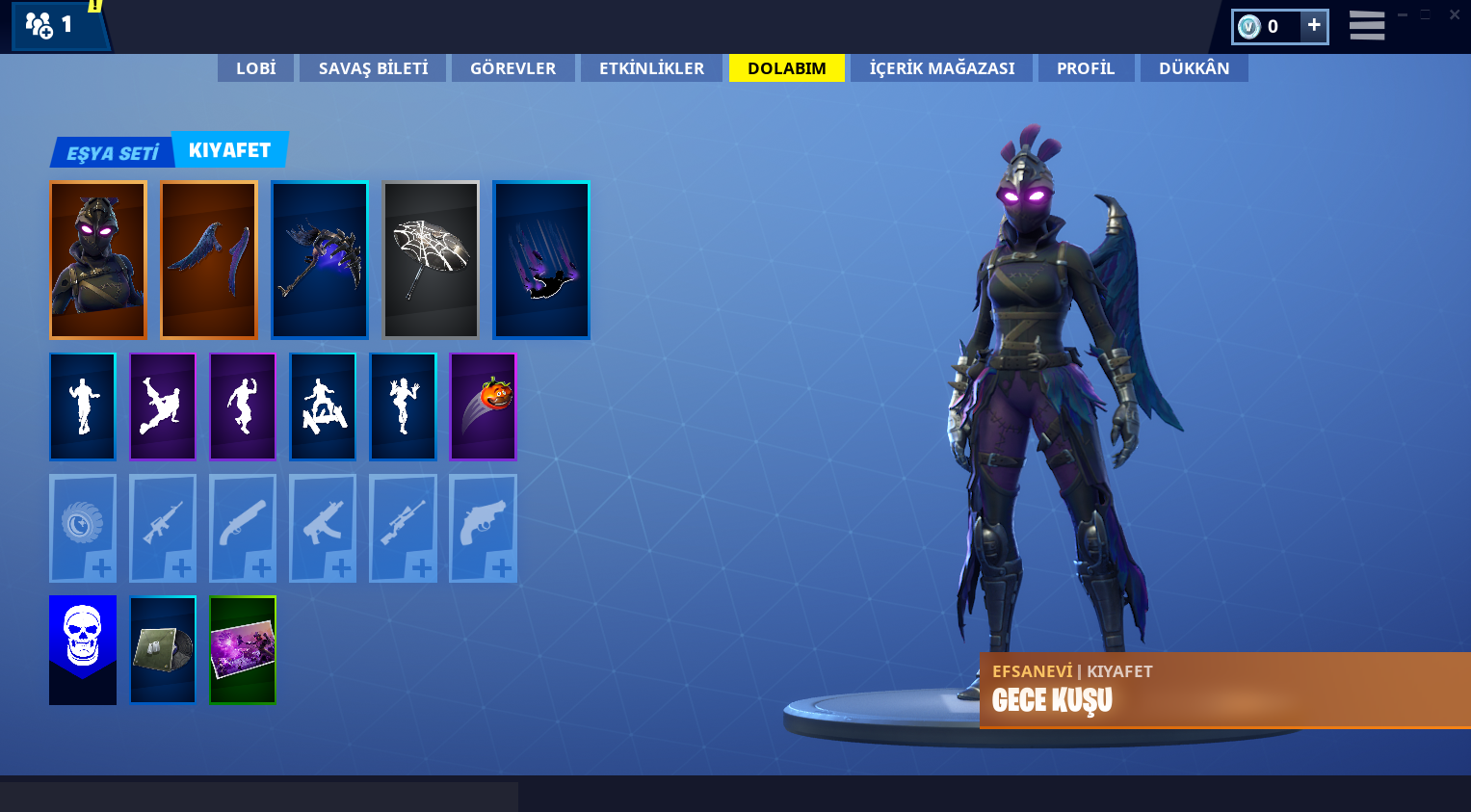Open the Etkinlikler tab
1471x812 pixels.
tap(651, 68)
